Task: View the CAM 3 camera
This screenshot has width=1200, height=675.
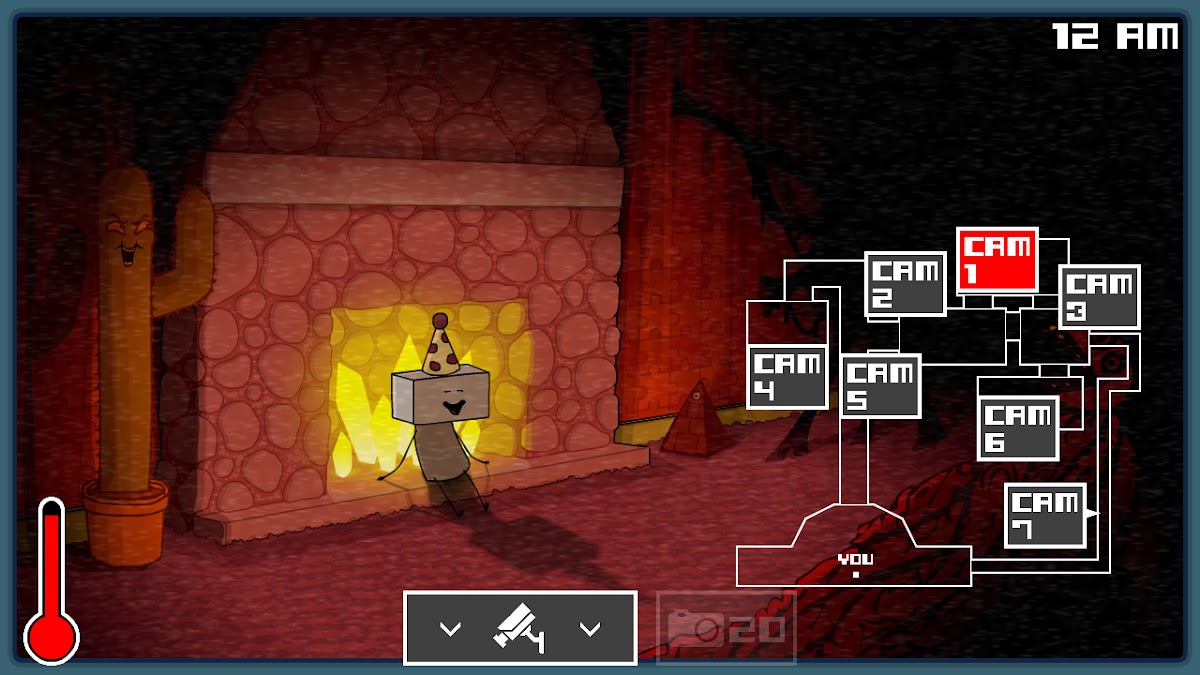Action: [1099, 297]
